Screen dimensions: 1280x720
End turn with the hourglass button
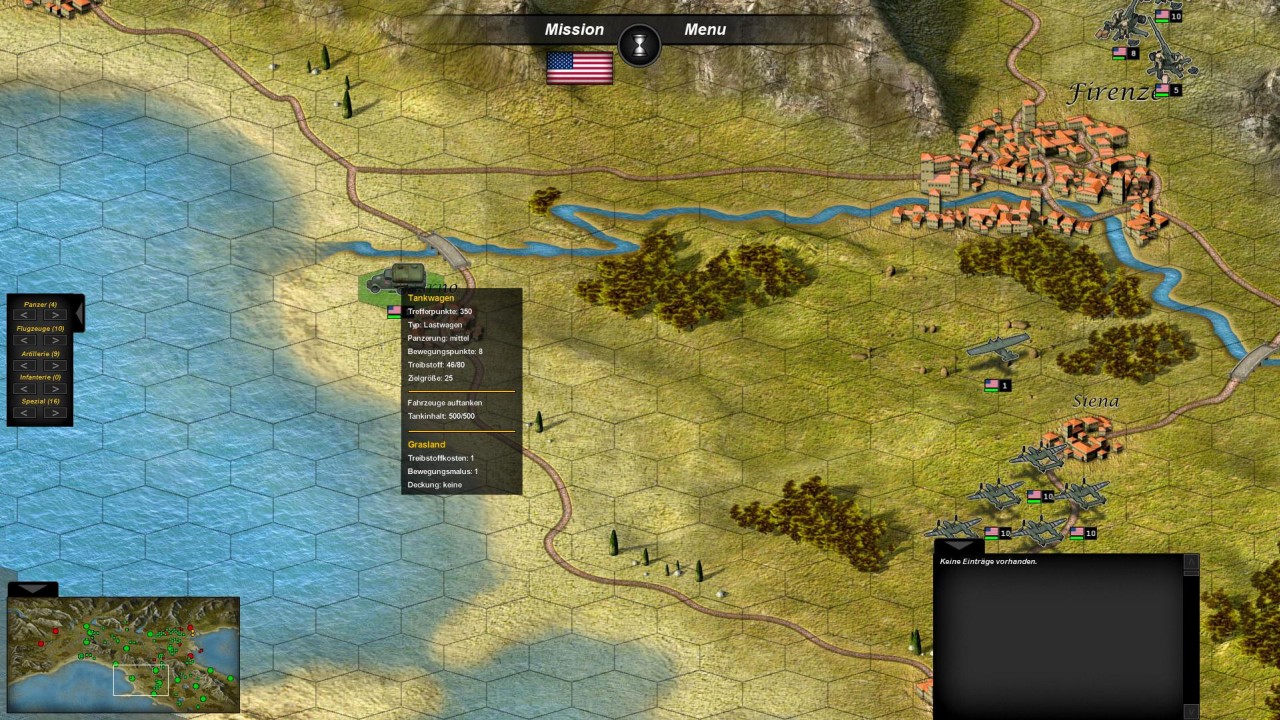point(640,45)
